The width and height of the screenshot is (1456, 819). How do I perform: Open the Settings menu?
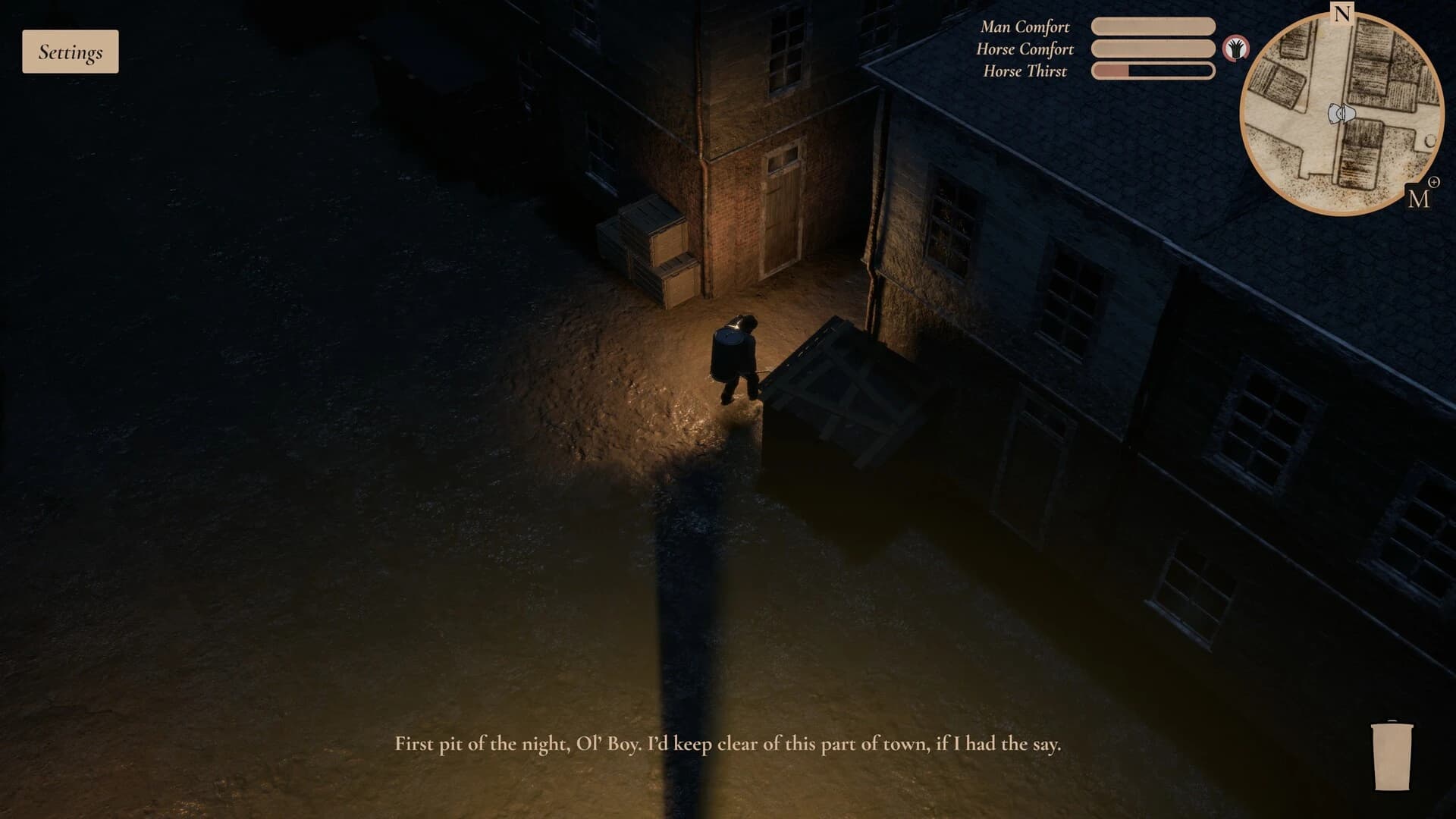pos(70,51)
